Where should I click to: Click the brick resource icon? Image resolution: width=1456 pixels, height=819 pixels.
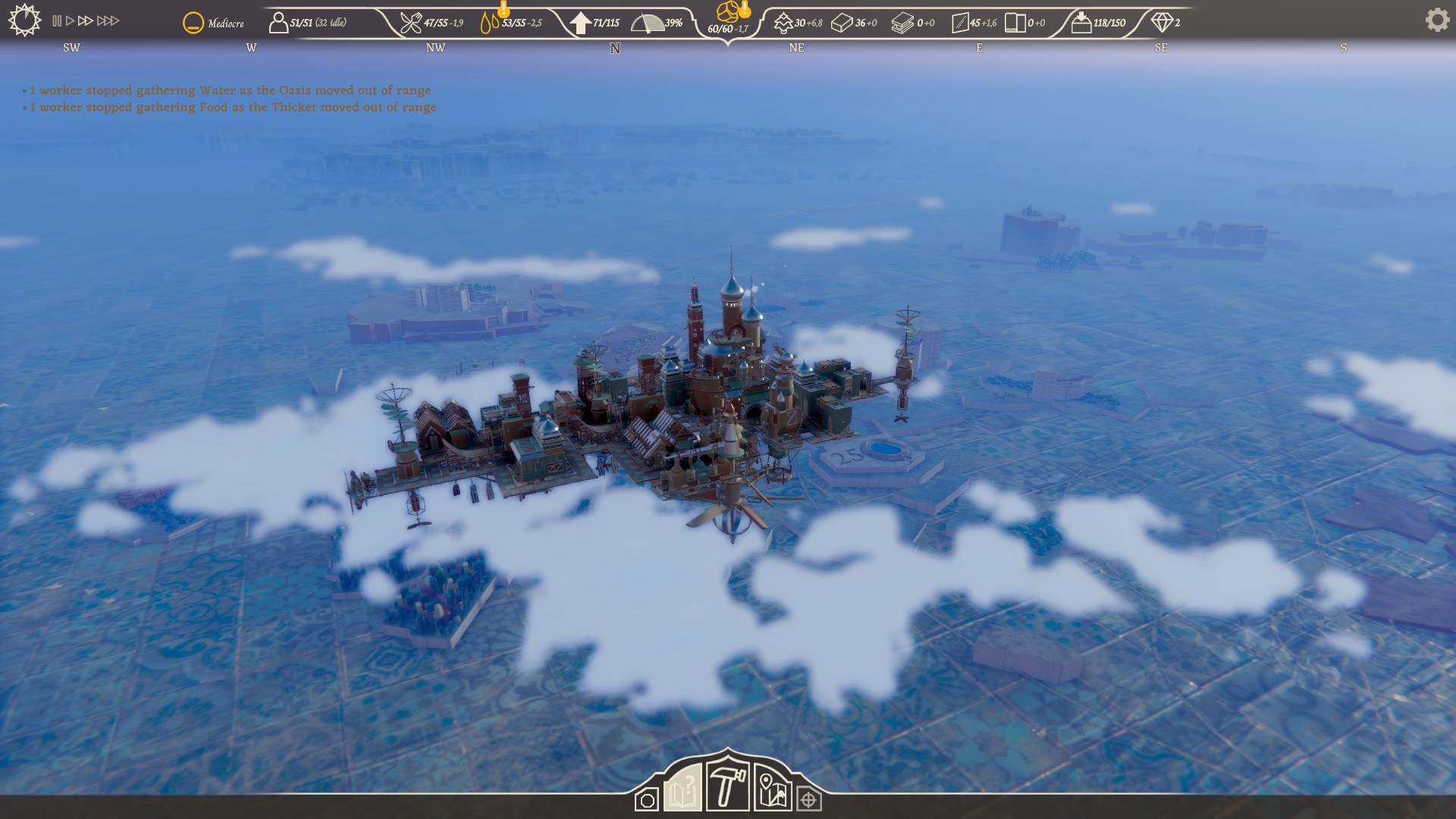(x=842, y=22)
